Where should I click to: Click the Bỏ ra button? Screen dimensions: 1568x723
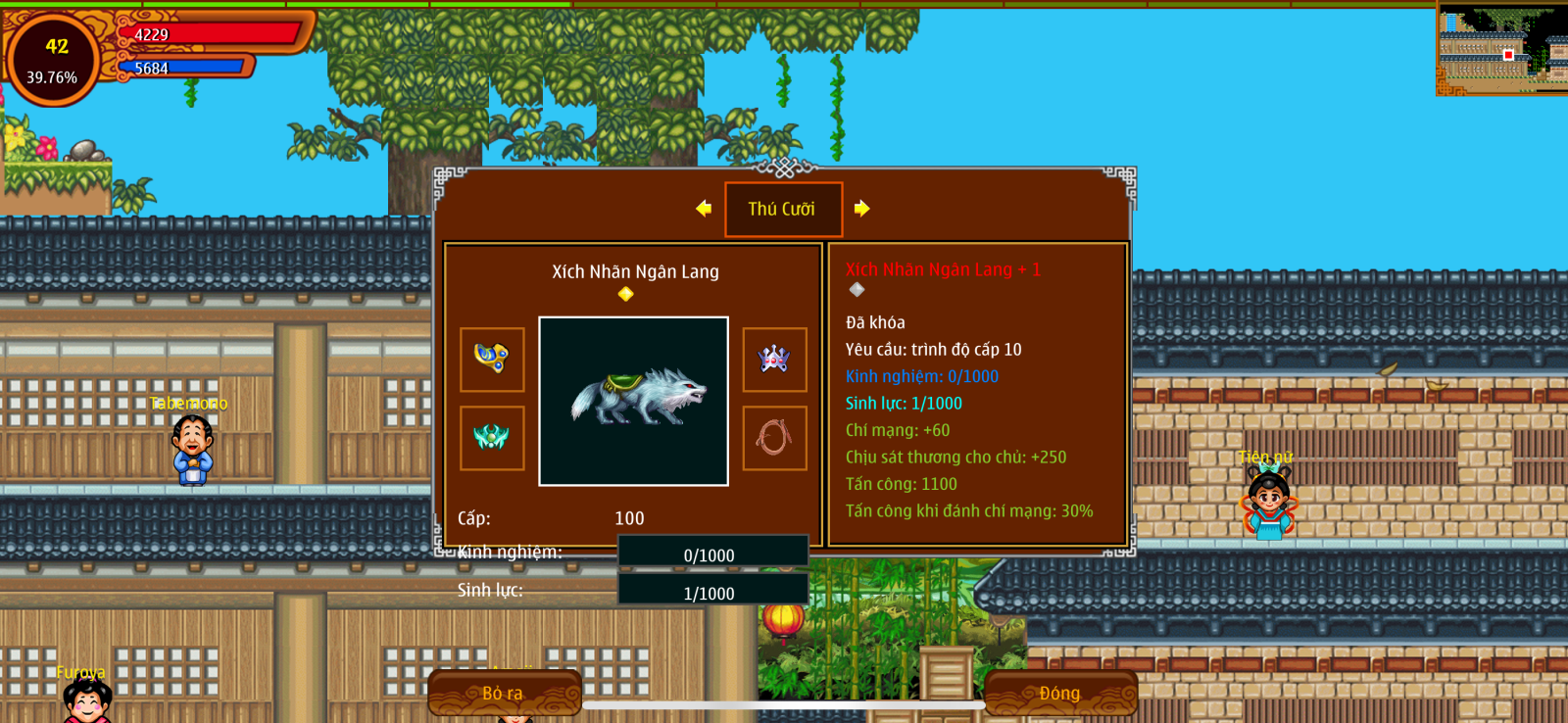coord(504,693)
